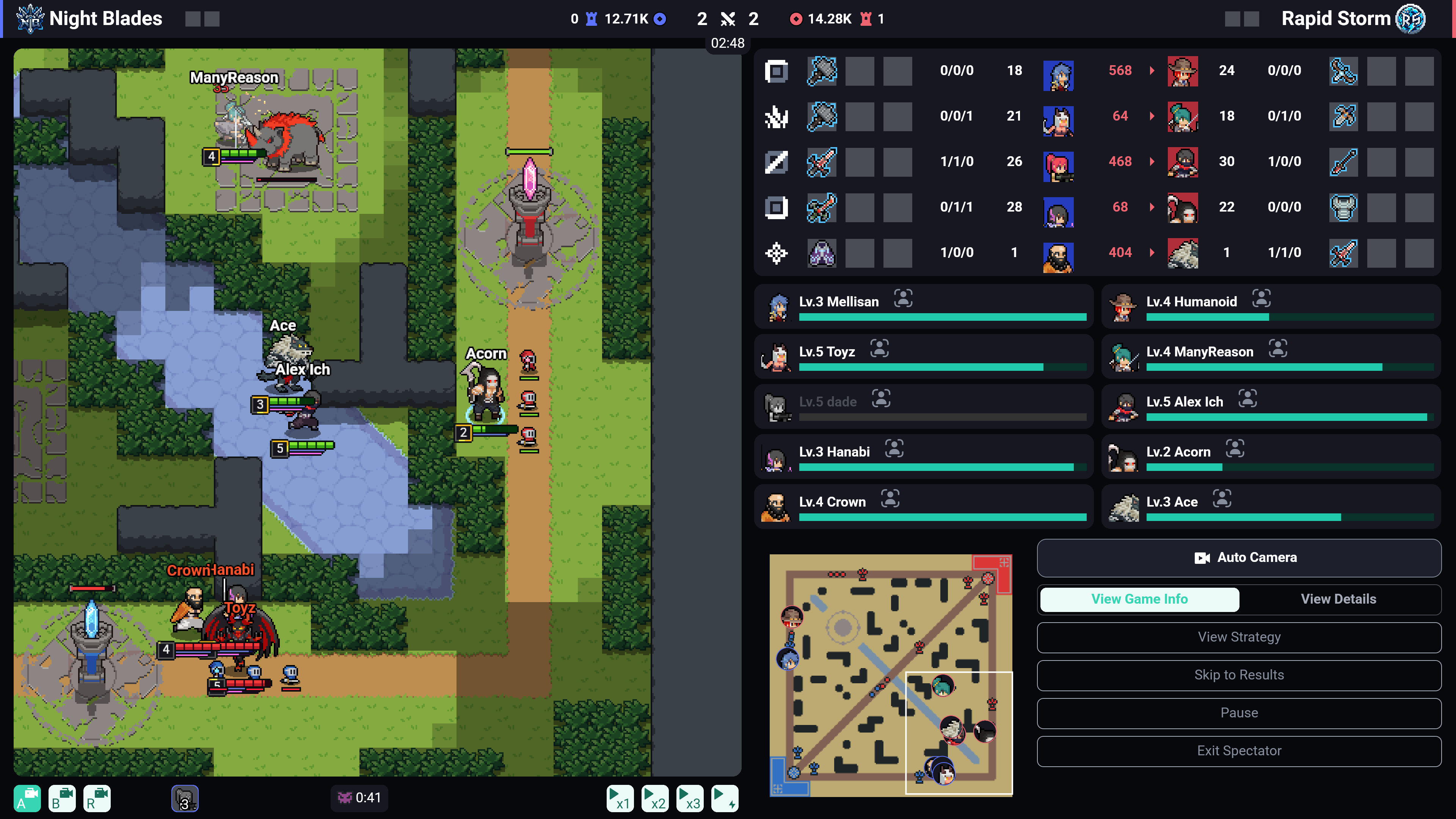Set playback speed to x1
Viewport: 1456px width, 819px height.
[x=620, y=798]
